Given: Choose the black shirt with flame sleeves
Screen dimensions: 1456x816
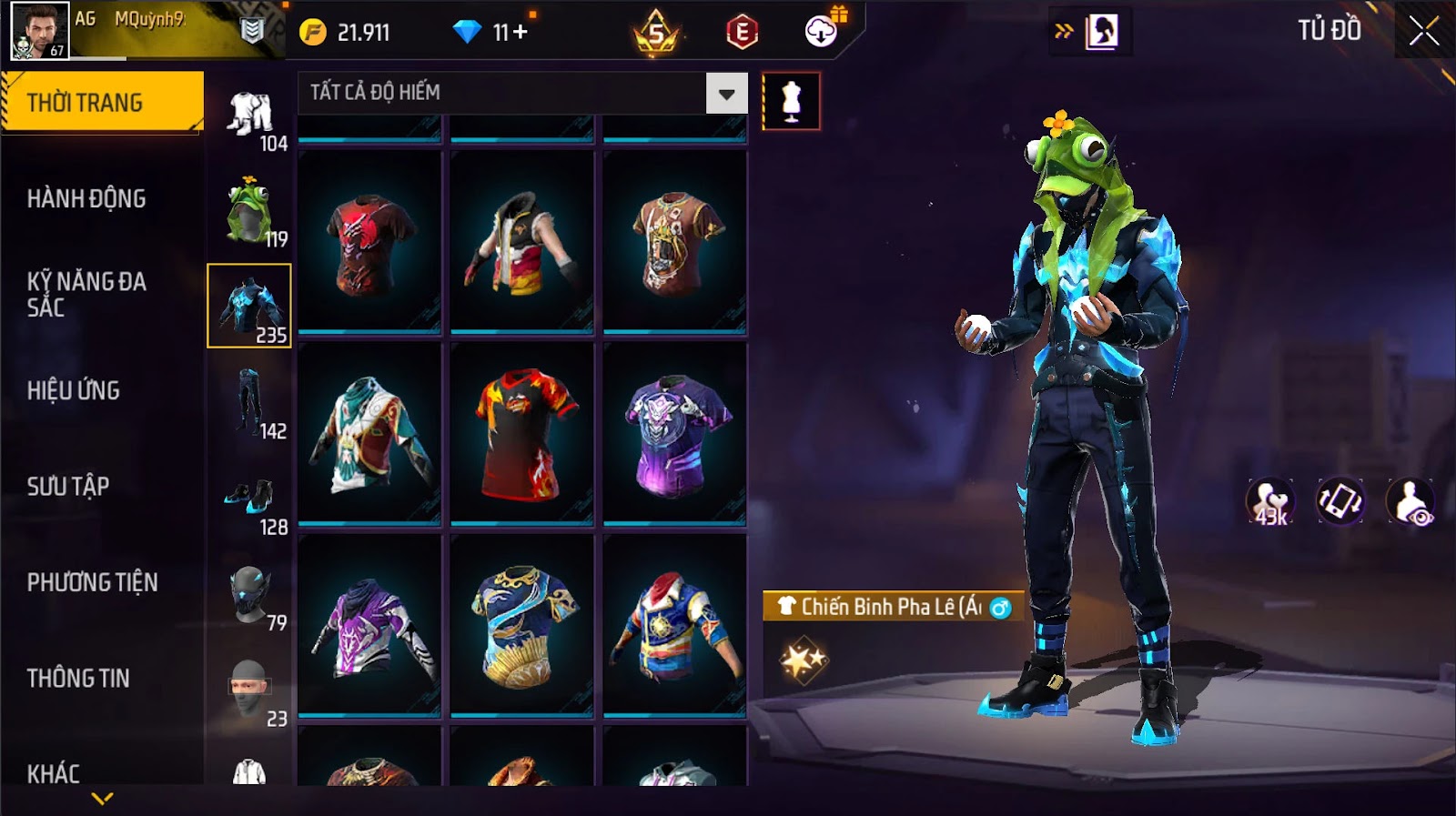Looking at the screenshot, I should tap(522, 434).
